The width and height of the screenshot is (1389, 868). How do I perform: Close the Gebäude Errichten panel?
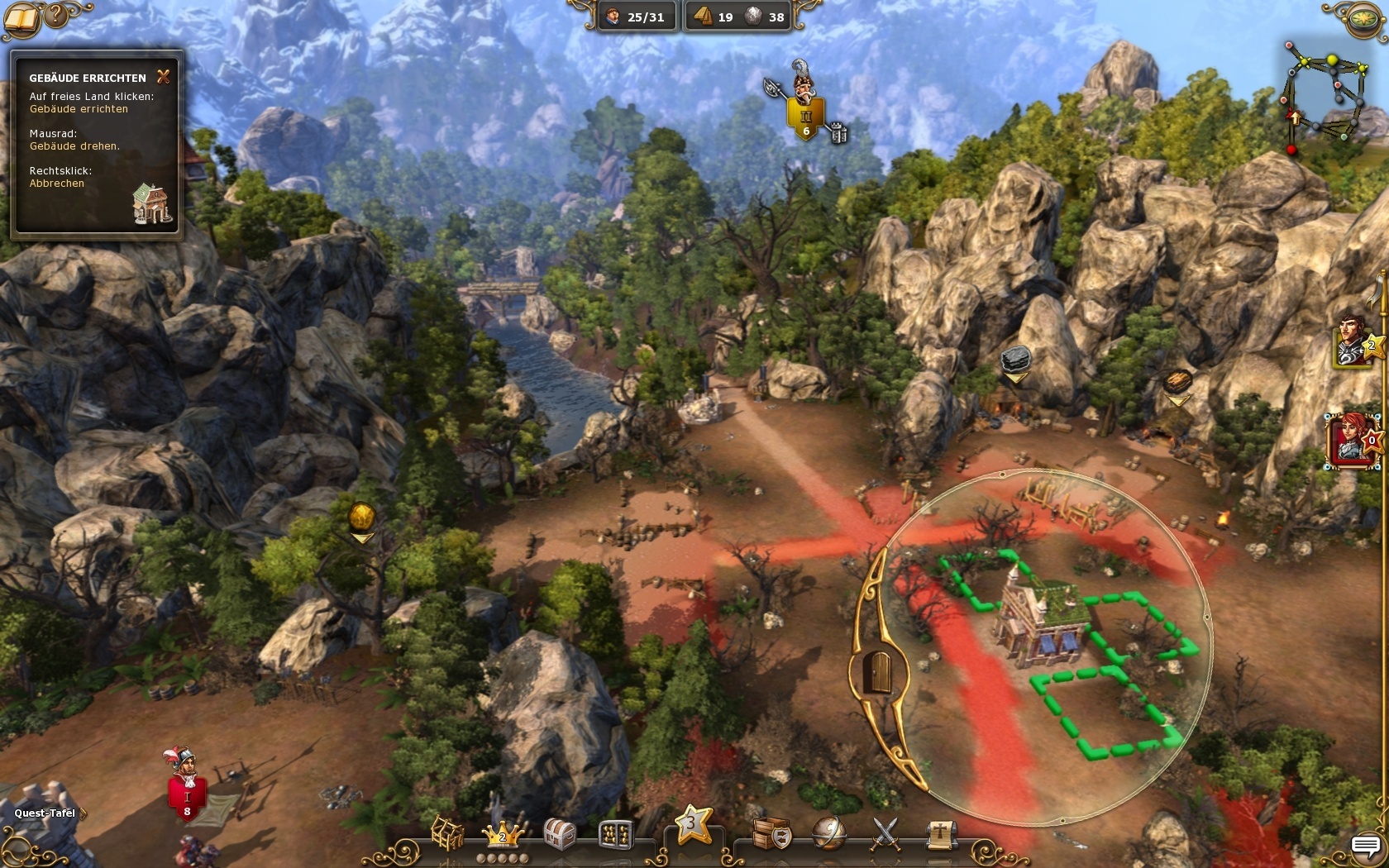coord(163,77)
